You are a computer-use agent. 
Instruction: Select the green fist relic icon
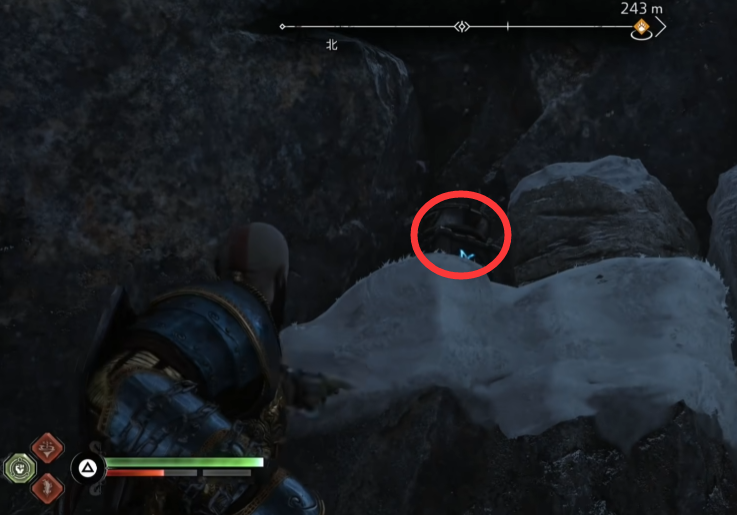[x=19, y=468]
